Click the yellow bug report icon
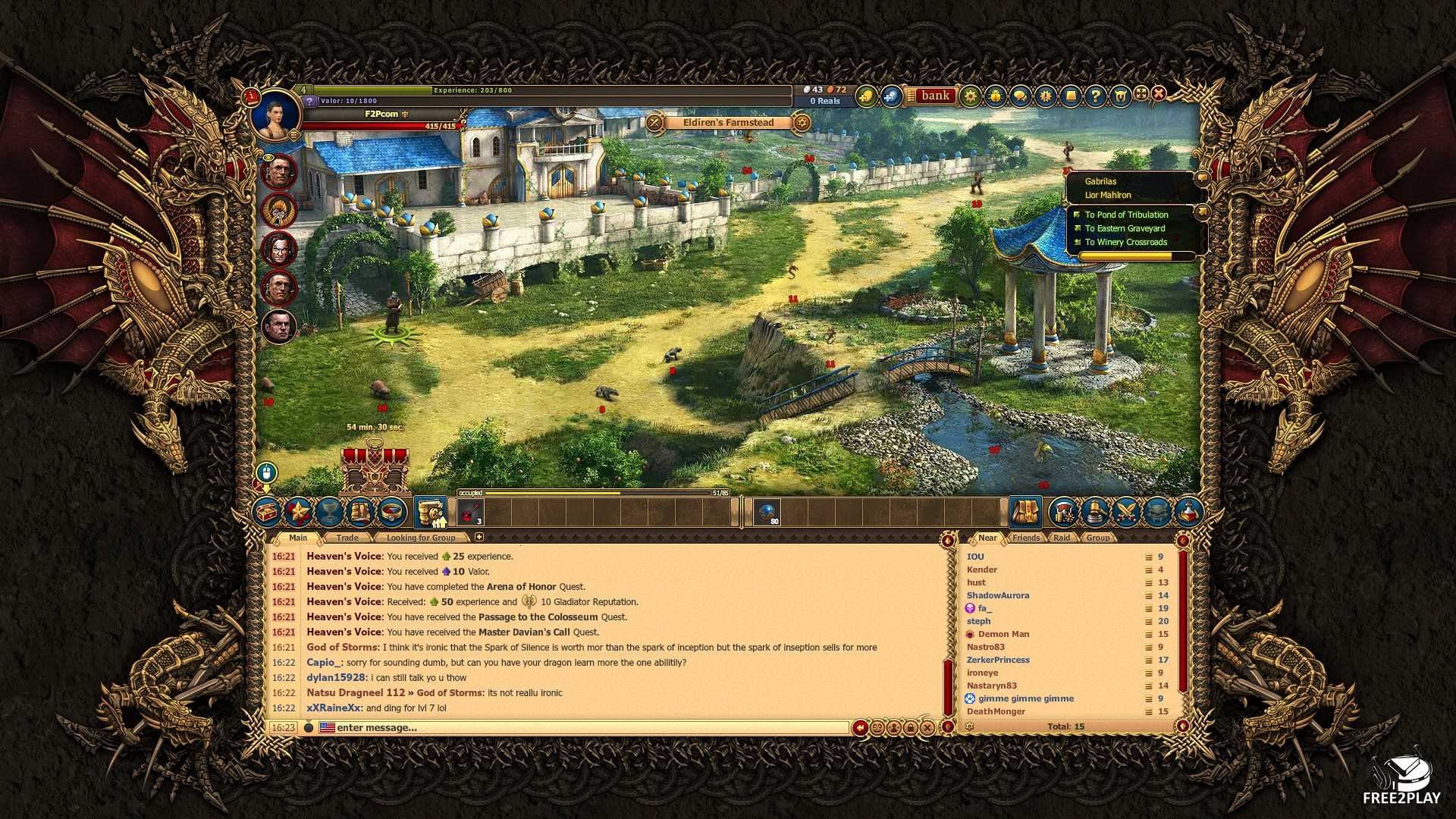Image resolution: width=1456 pixels, height=819 pixels. coord(995,96)
